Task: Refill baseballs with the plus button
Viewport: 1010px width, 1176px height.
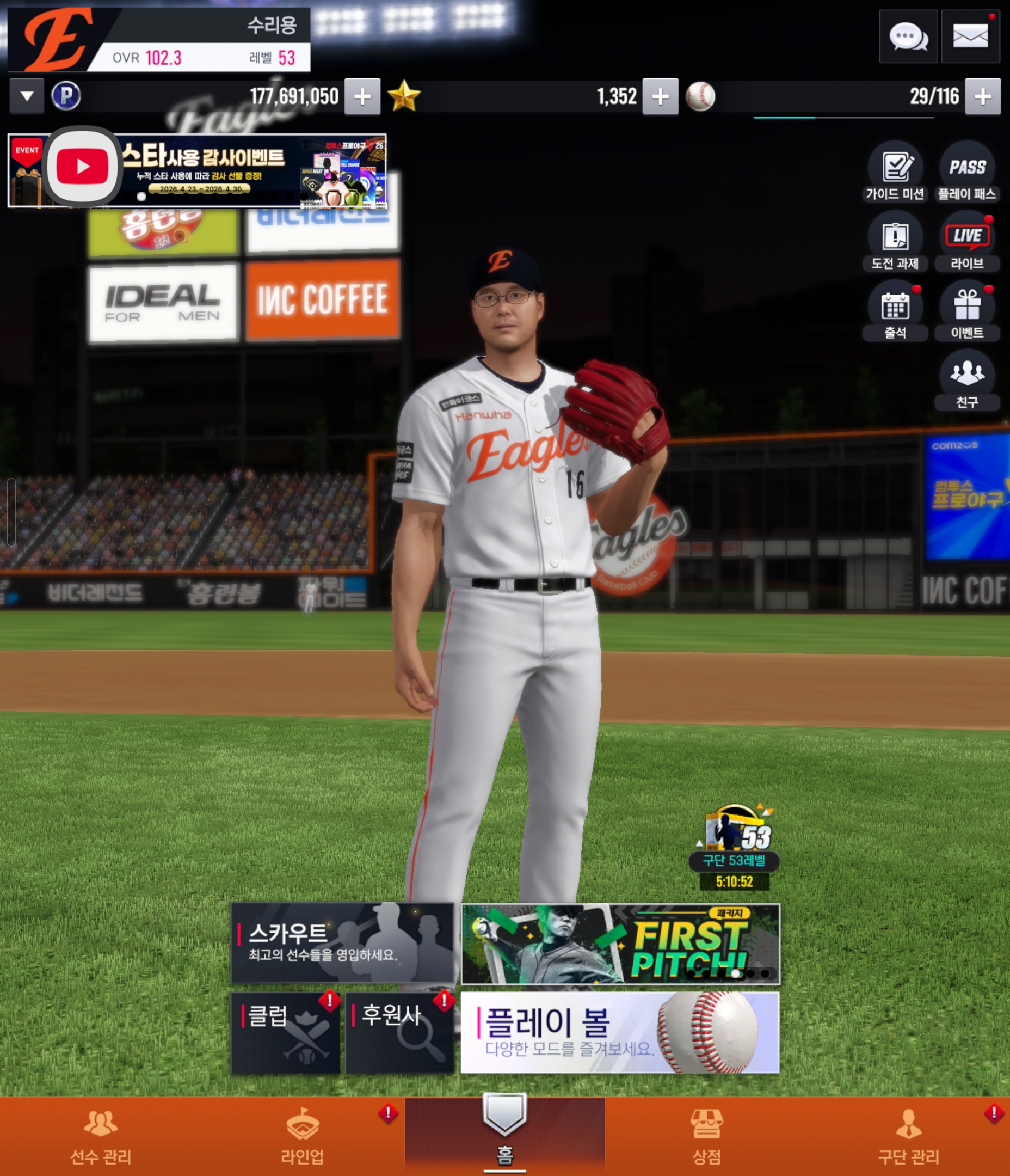Action: tap(982, 96)
